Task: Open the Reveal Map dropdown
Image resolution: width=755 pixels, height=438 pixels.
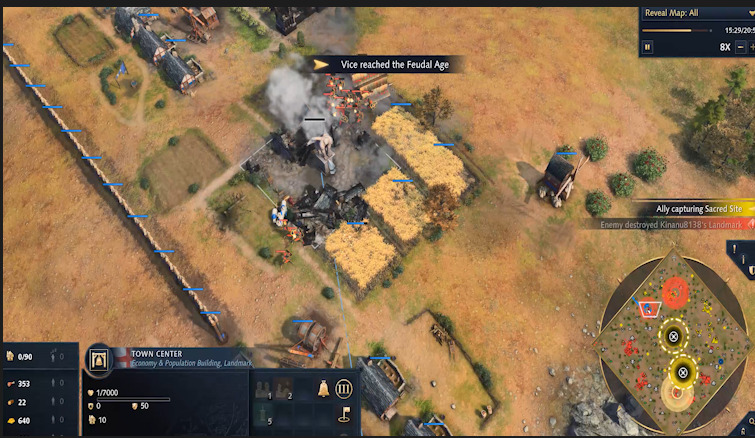Action: pyautogui.click(x=692, y=13)
